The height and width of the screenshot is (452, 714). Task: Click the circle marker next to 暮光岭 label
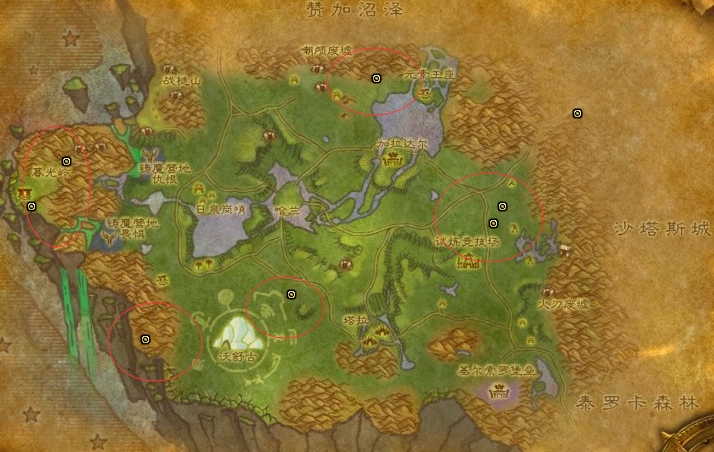coord(67,161)
